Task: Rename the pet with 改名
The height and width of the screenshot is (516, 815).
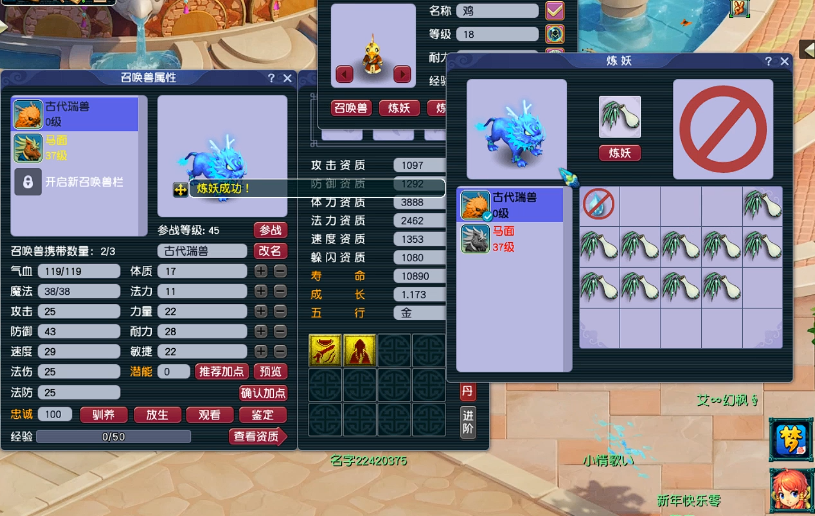Action: click(270, 251)
